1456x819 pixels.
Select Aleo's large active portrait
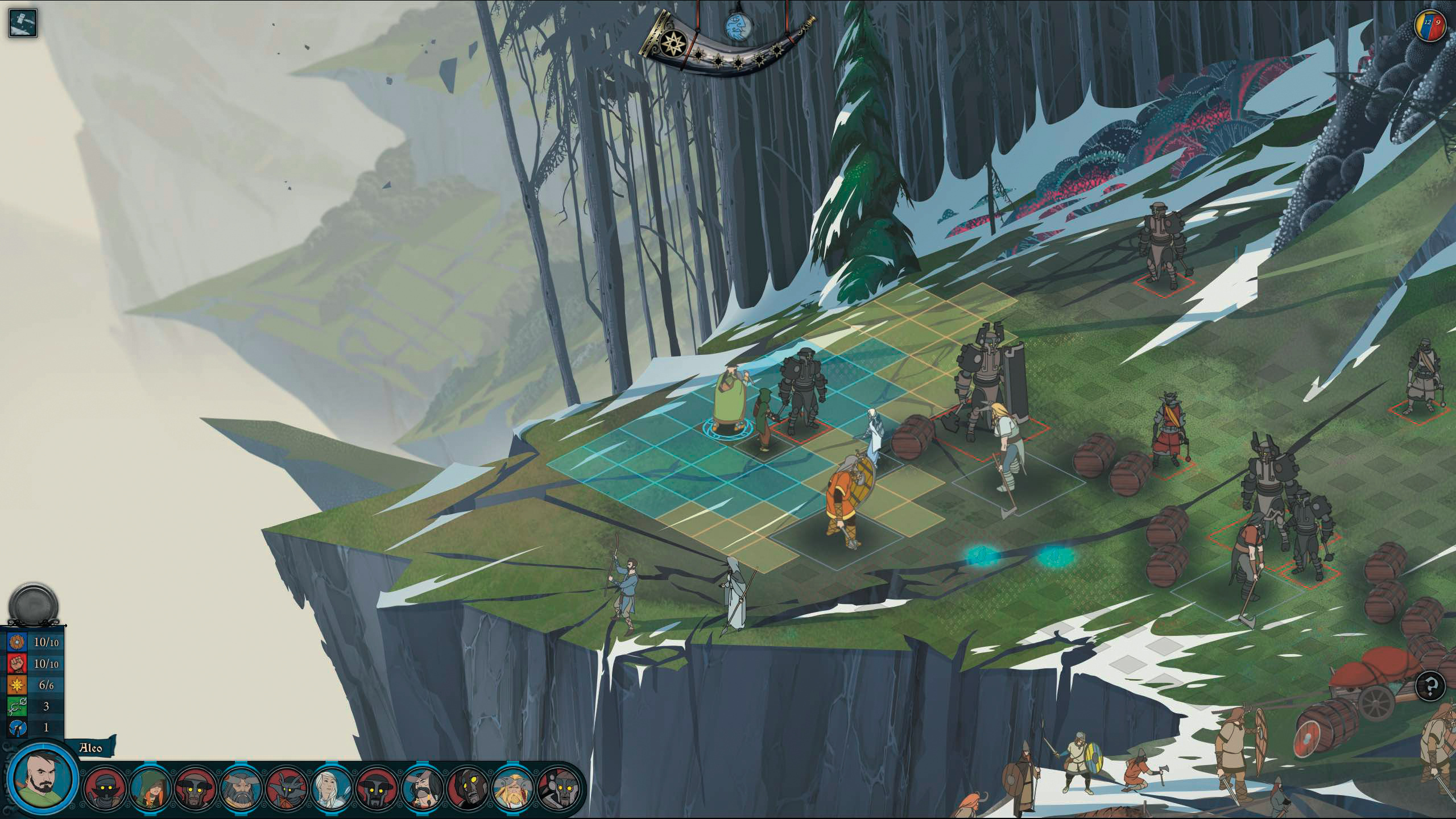pyautogui.click(x=42, y=778)
